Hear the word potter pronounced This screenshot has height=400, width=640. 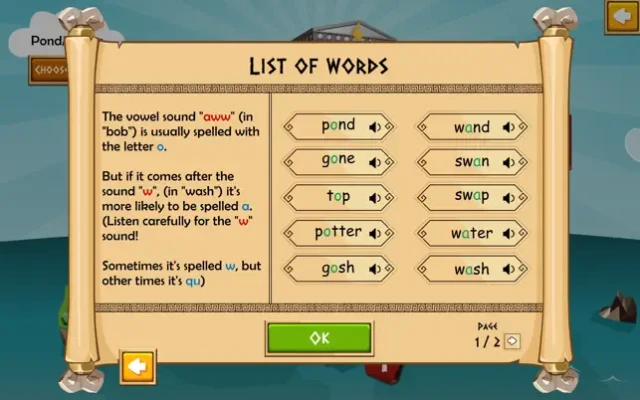click(x=374, y=233)
